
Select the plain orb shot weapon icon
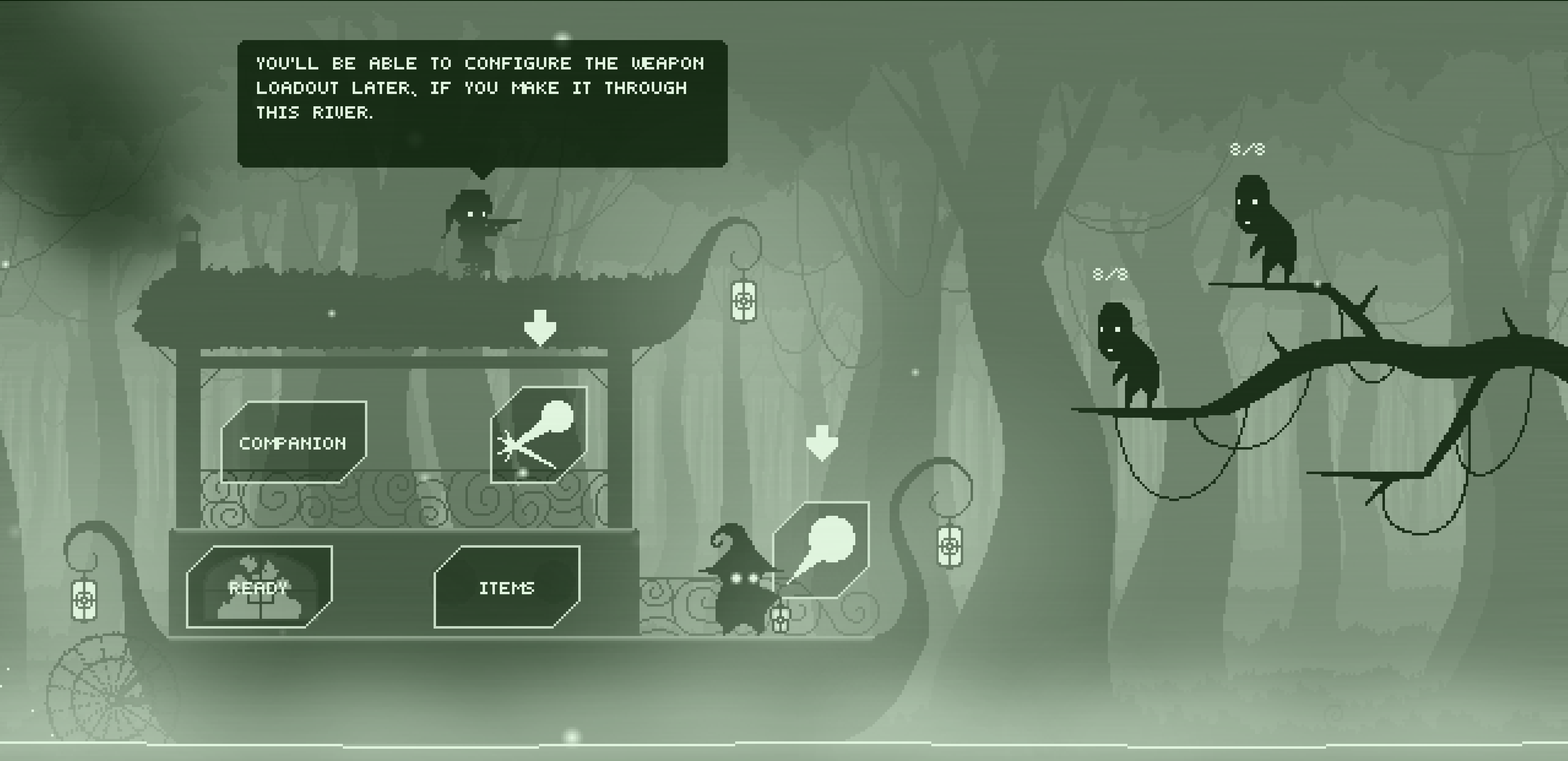tap(821, 550)
